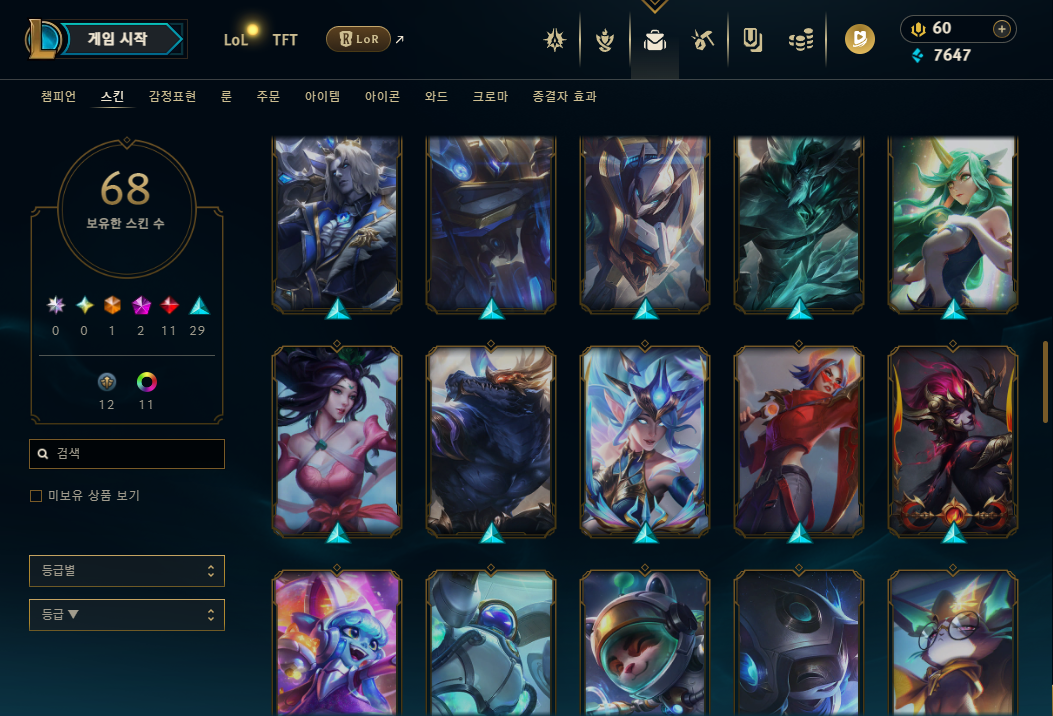
Task: Open the 등급별 grouping dropdown
Action: pos(127,571)
